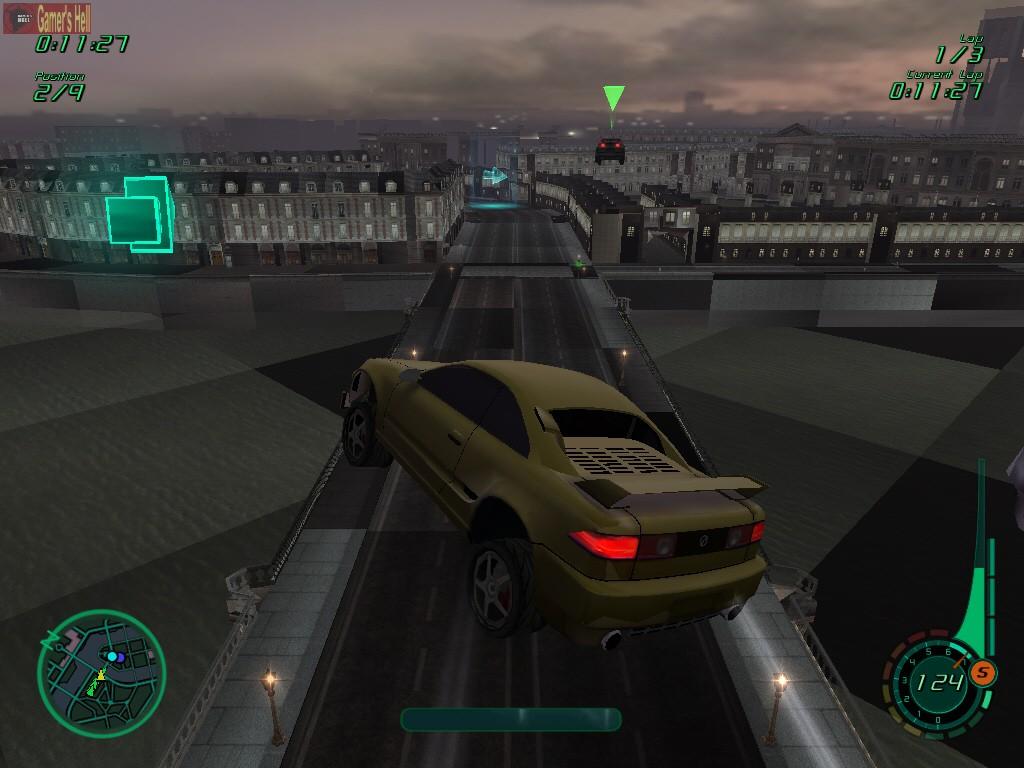1024x768 pixels.
Task: Click the Gamer's Hell watermark logo
Action: click(48, 17)
